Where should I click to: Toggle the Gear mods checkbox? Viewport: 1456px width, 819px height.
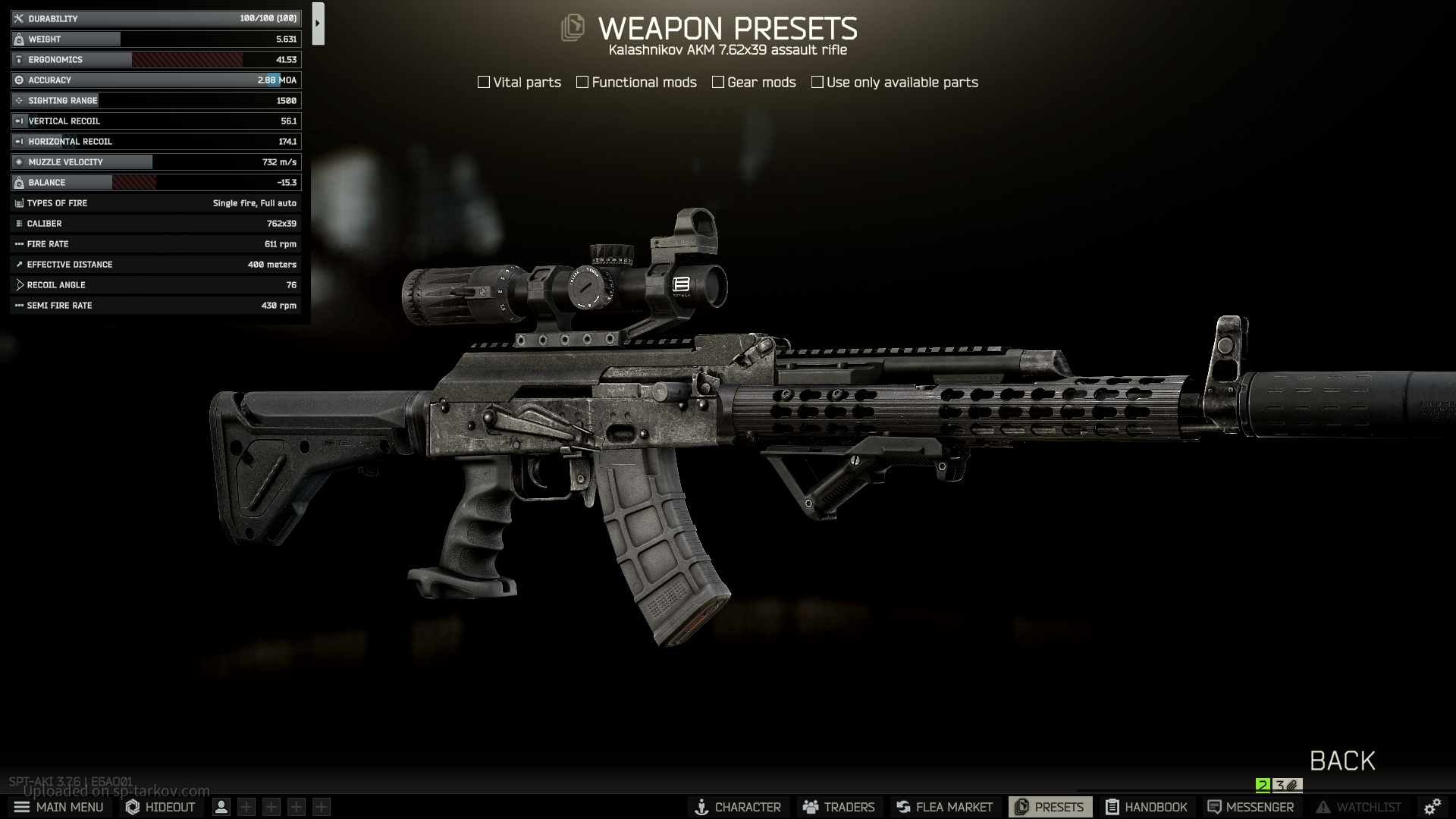pyautogui.click(x=718, y=82)
